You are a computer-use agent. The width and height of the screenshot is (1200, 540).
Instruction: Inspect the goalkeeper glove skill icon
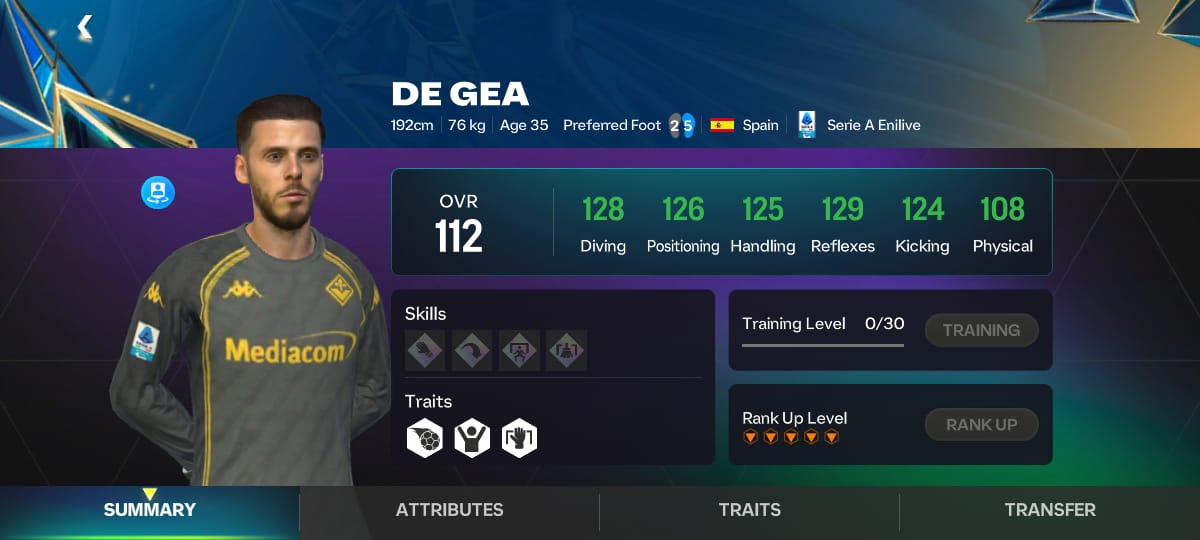[425, 350]
